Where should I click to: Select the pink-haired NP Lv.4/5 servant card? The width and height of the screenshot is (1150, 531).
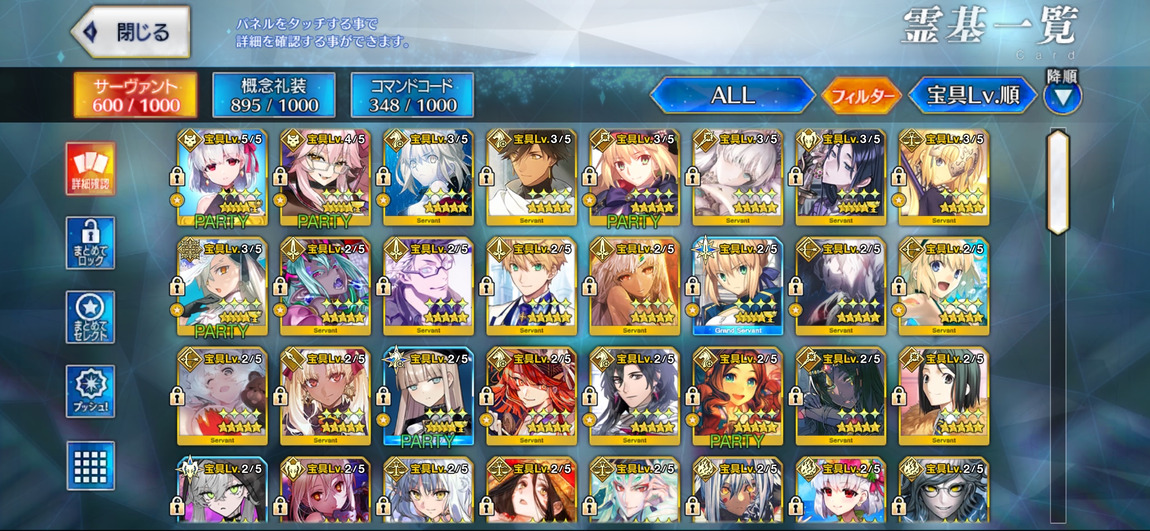click(324, 176)
